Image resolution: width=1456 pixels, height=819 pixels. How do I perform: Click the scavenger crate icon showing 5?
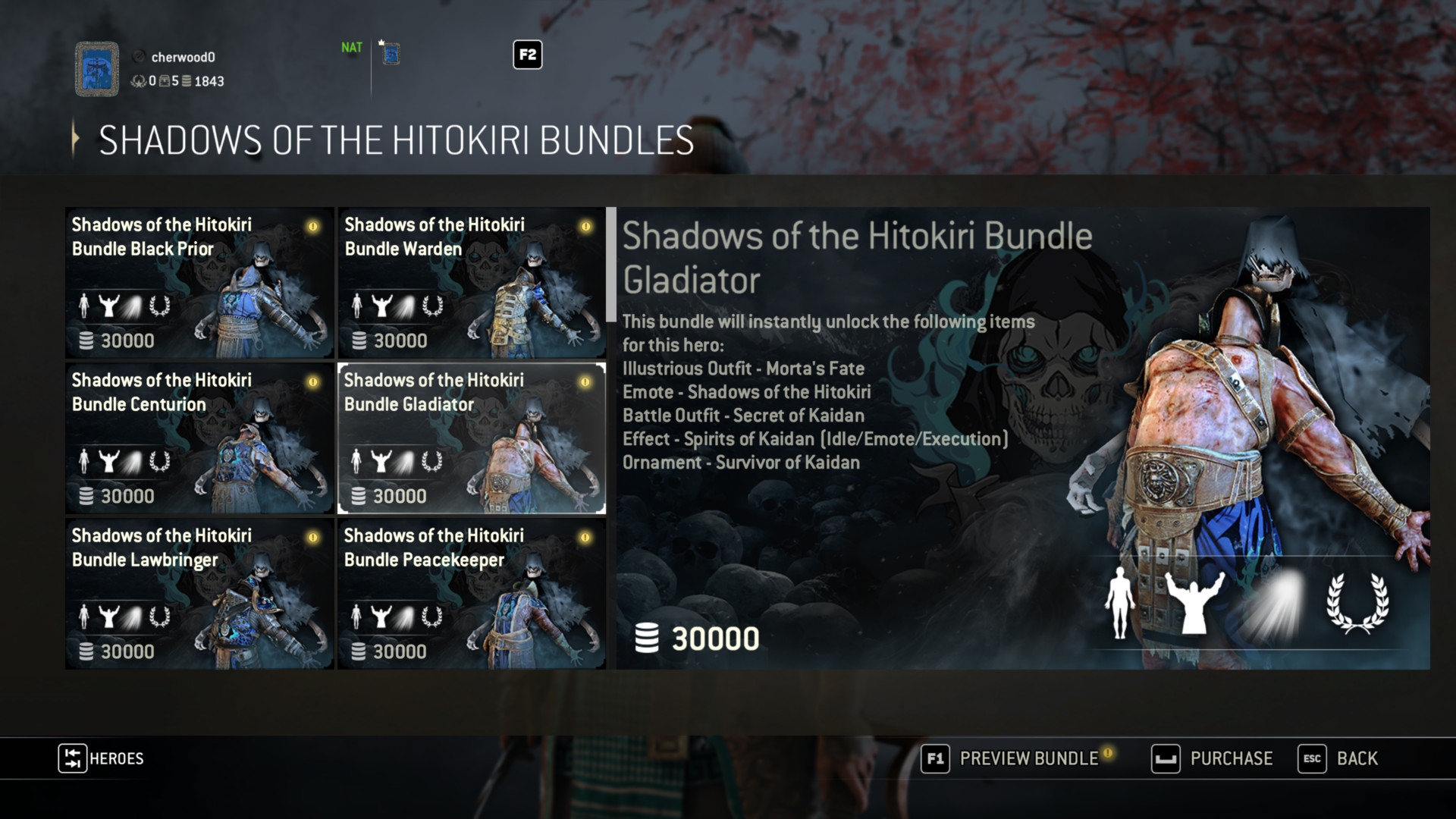coord(165,82)
